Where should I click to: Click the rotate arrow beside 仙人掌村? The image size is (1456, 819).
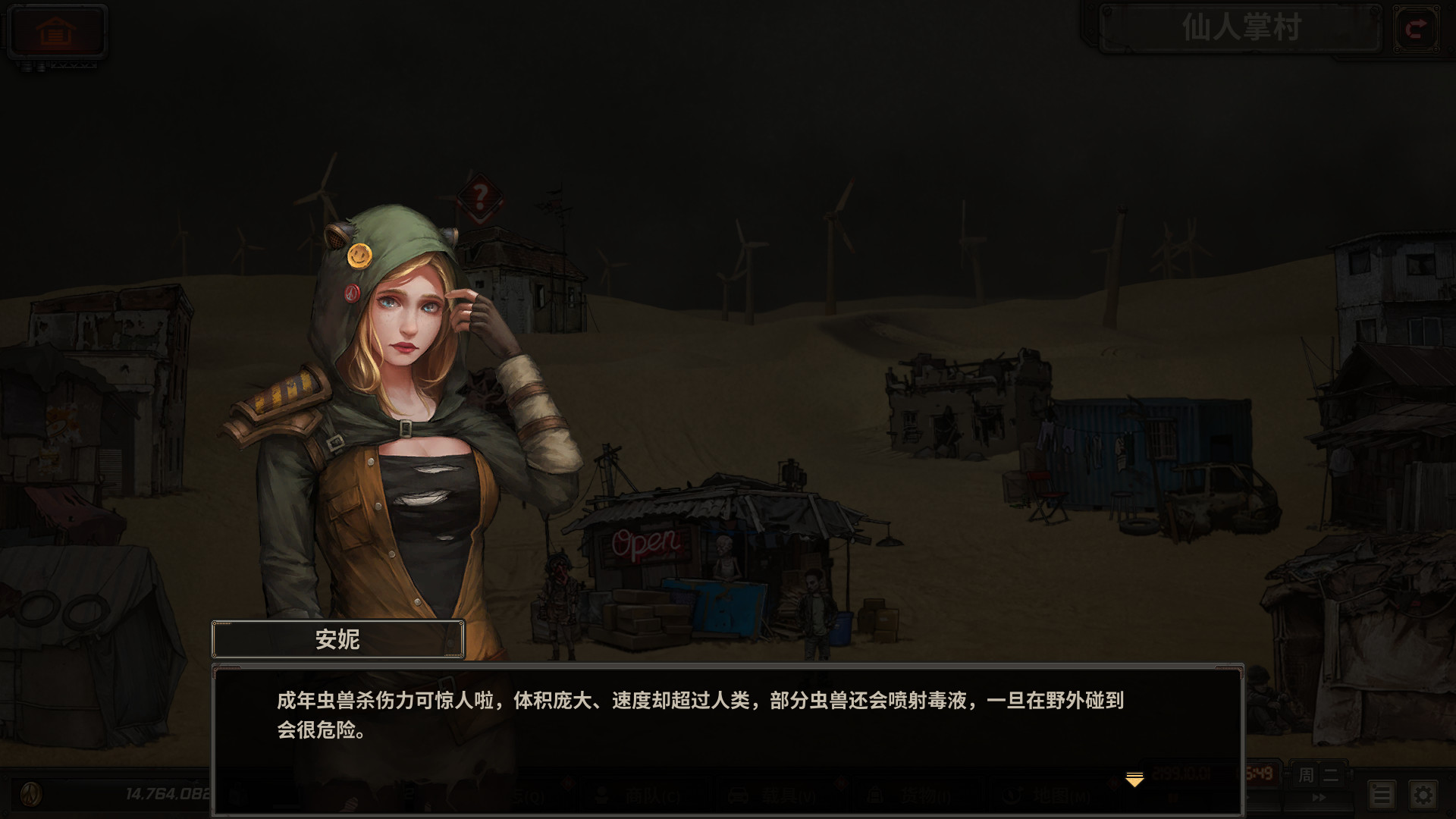click(x=1417, y=30)
